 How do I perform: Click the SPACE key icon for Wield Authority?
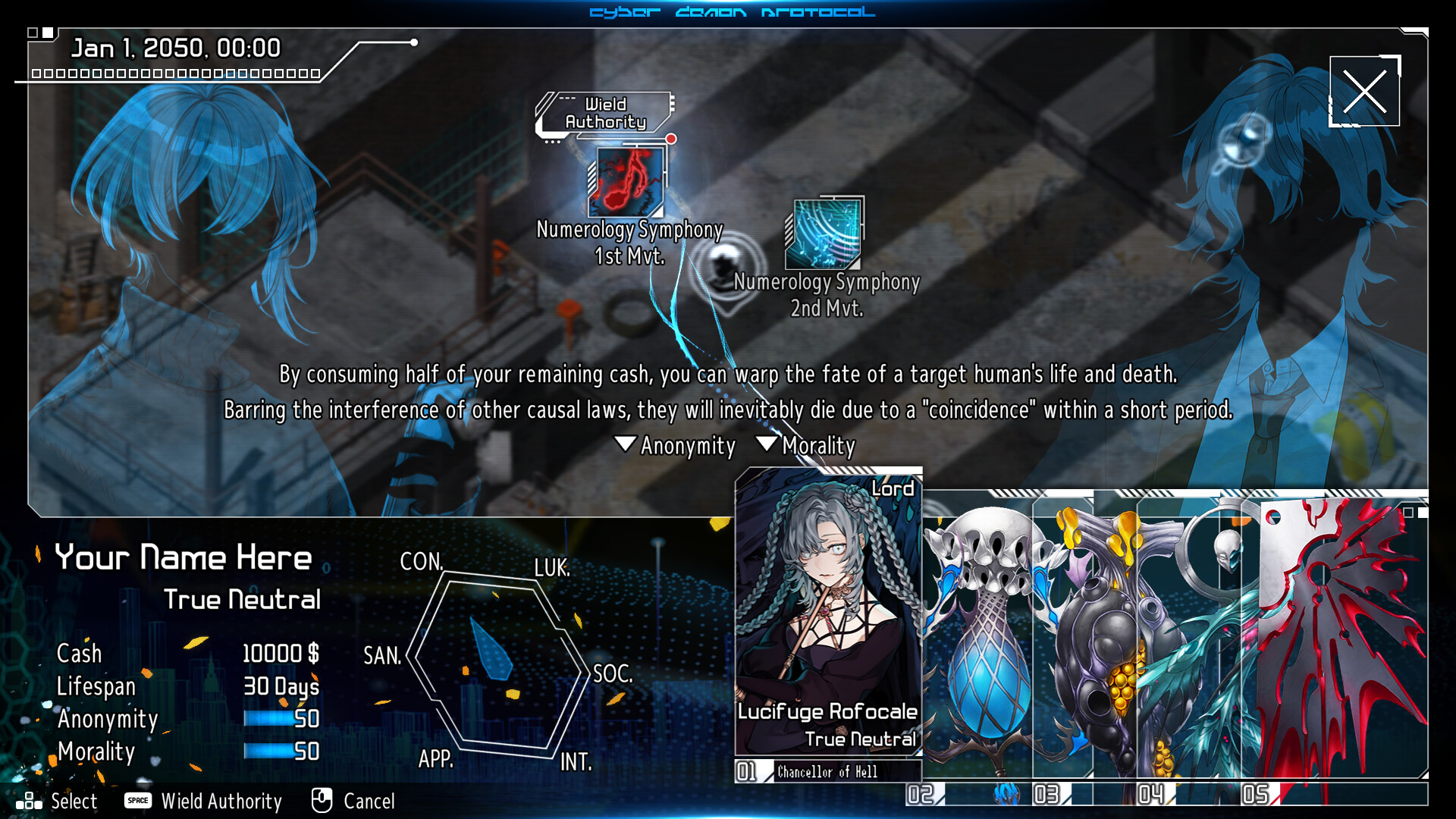(136, 800)
